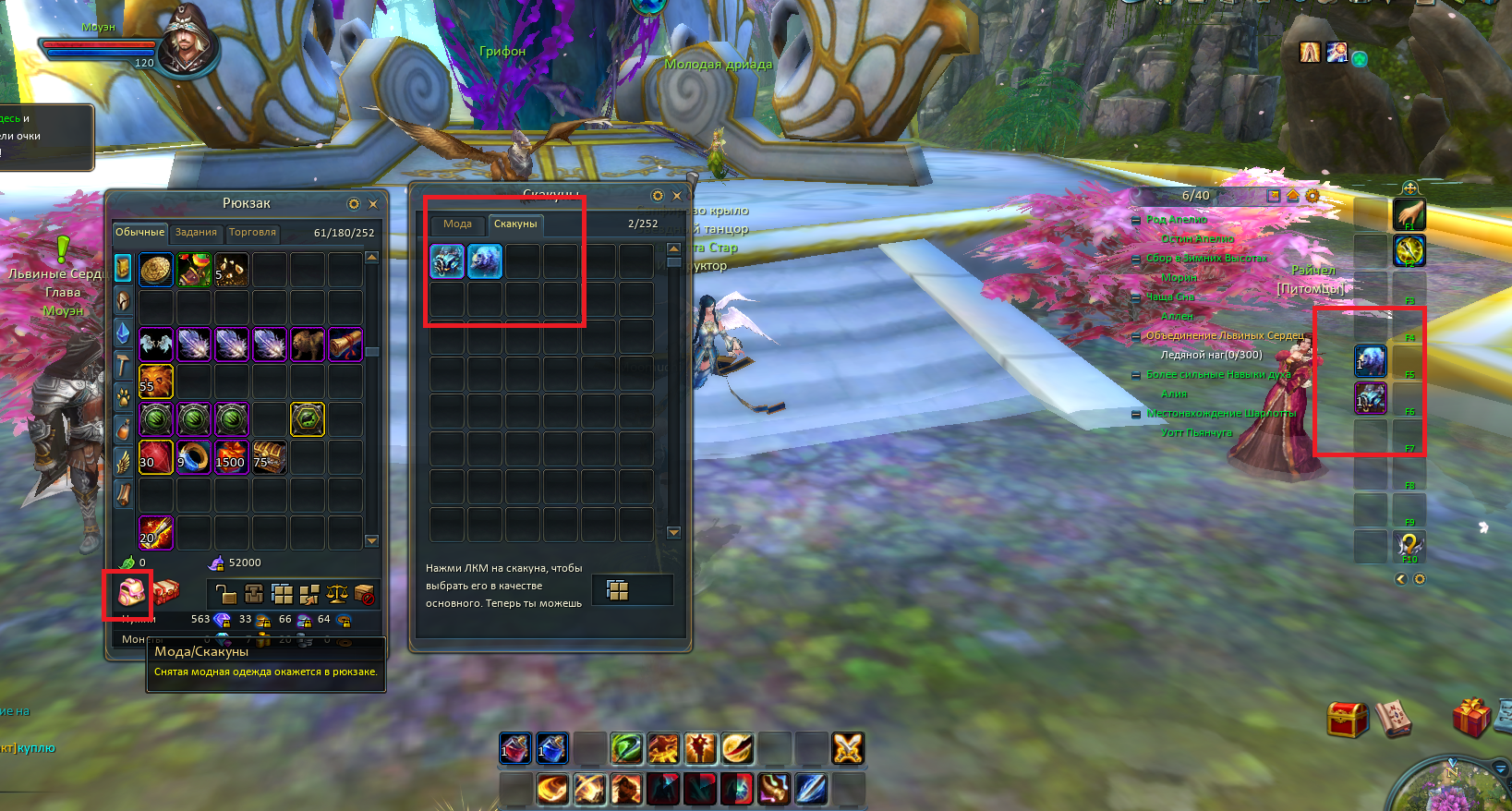Open quest tracker gear settings
Image resolution: width=1512 pixels, height=811 pixels.
pyautogui.click(x=1312, y=196)
